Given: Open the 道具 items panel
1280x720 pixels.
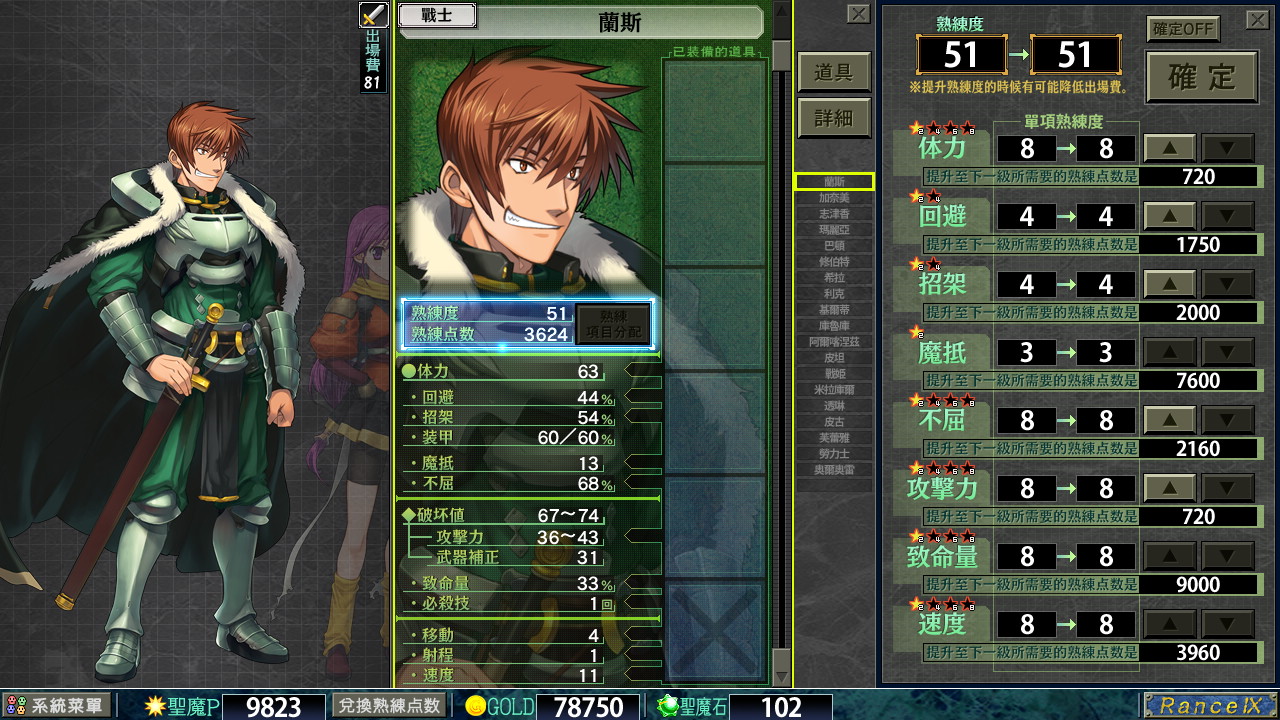Looking at the screenshot, I should pos(834,72).
